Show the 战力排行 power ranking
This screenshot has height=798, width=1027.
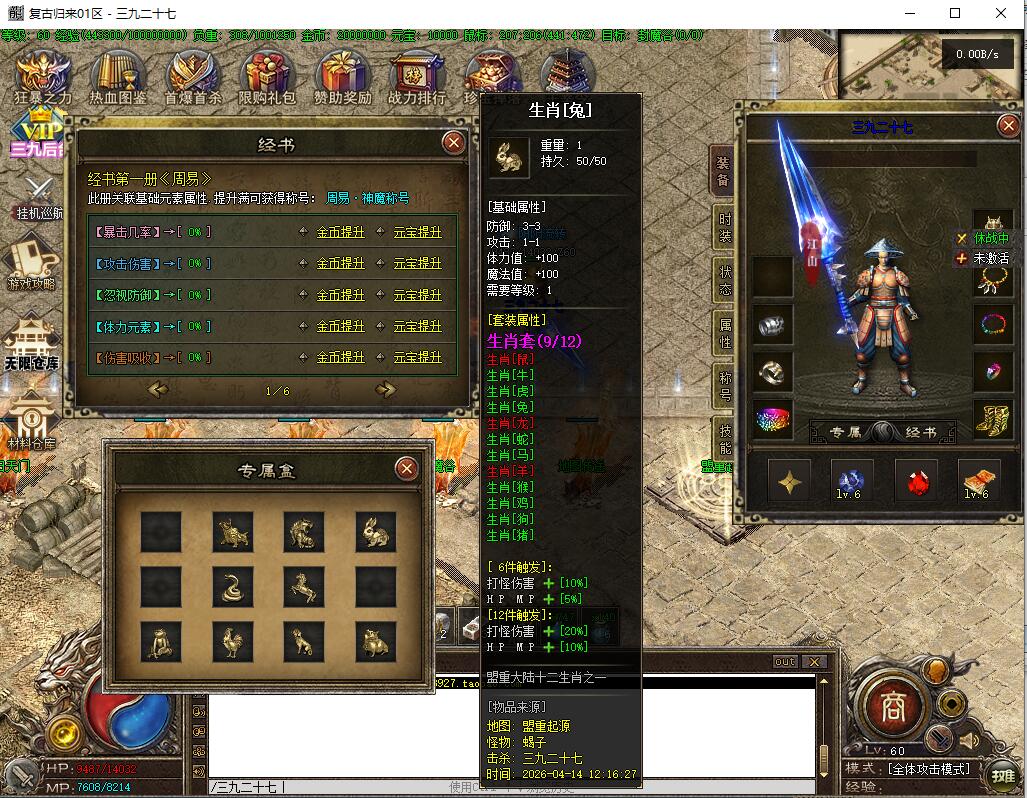coord(417,77)
